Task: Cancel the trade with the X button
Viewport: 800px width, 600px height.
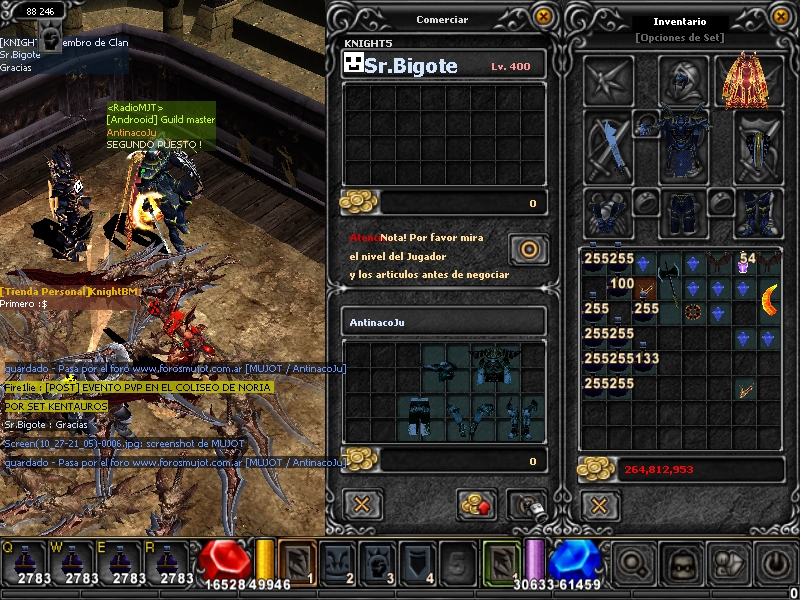Action: click(362, 504)
